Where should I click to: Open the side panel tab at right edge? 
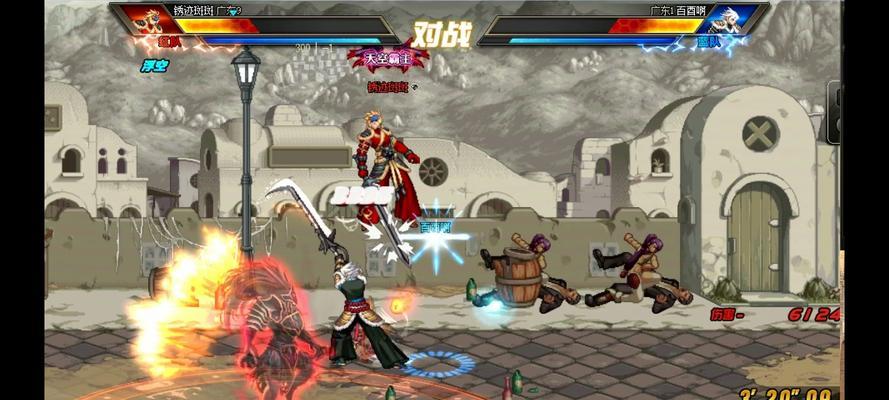tap(833, 112)
